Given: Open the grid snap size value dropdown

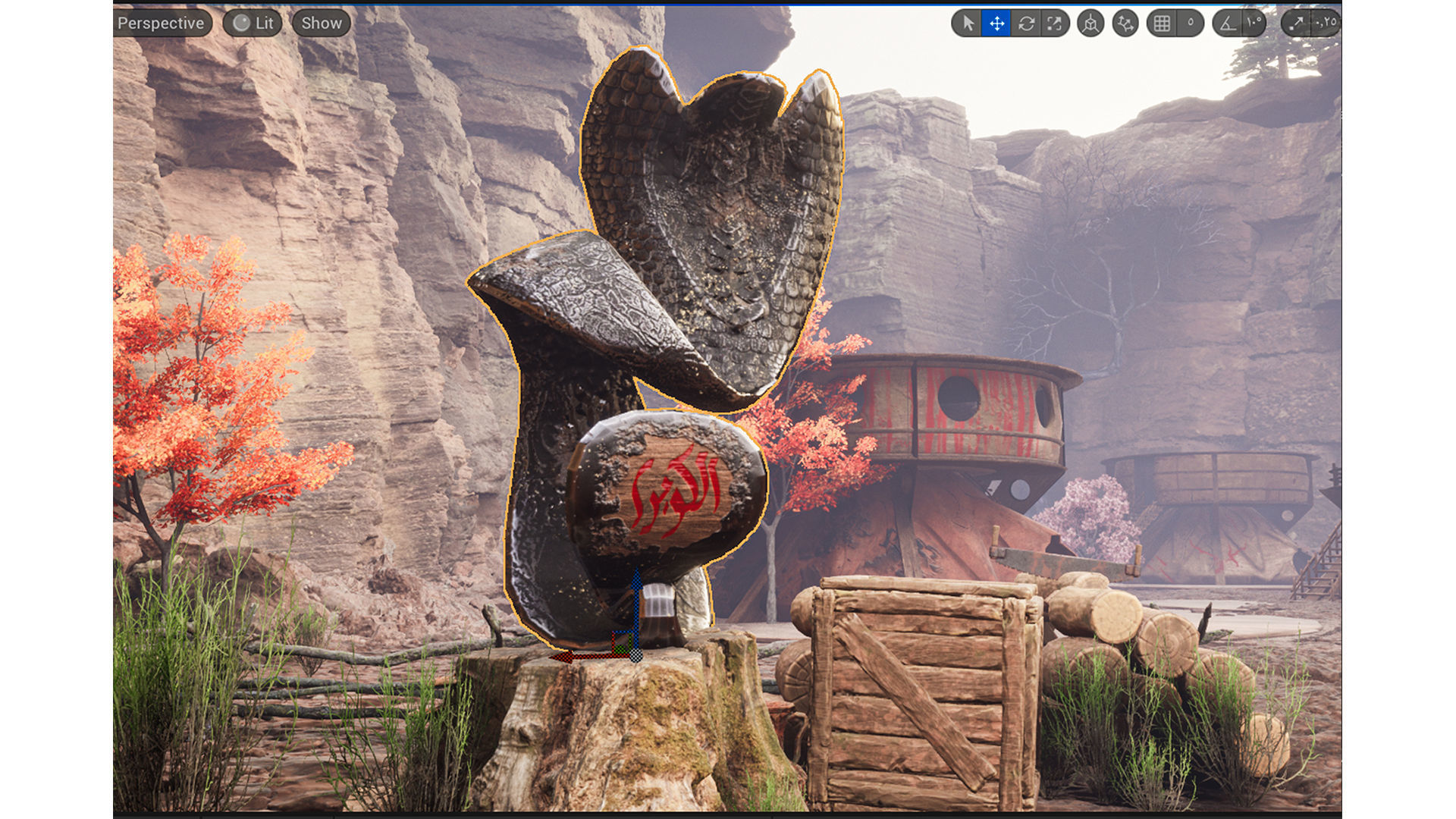Looking at the screenshot, I should 1191,24.
